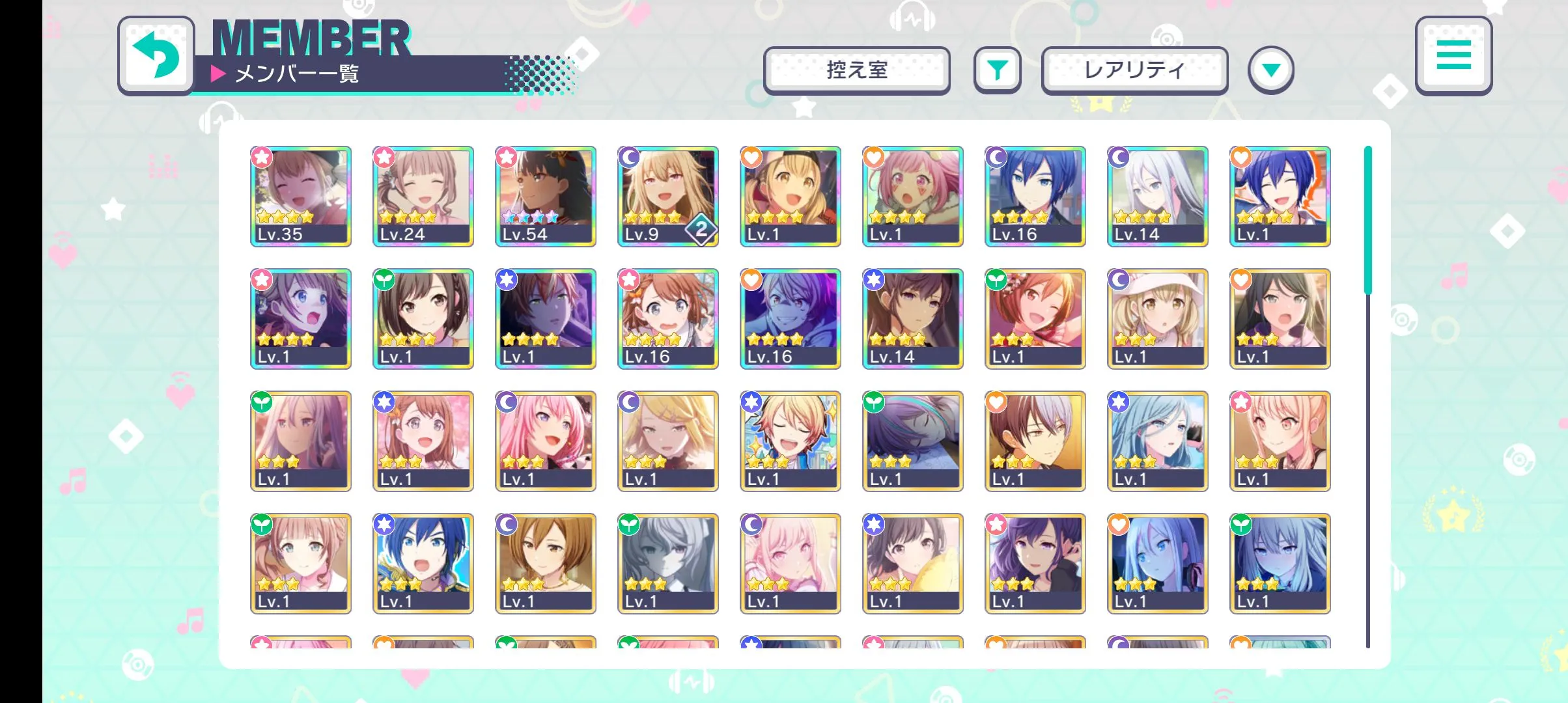Select the white-haired Lv.14 four-star card
The image size is (1568, 703).
[1158, 196]
